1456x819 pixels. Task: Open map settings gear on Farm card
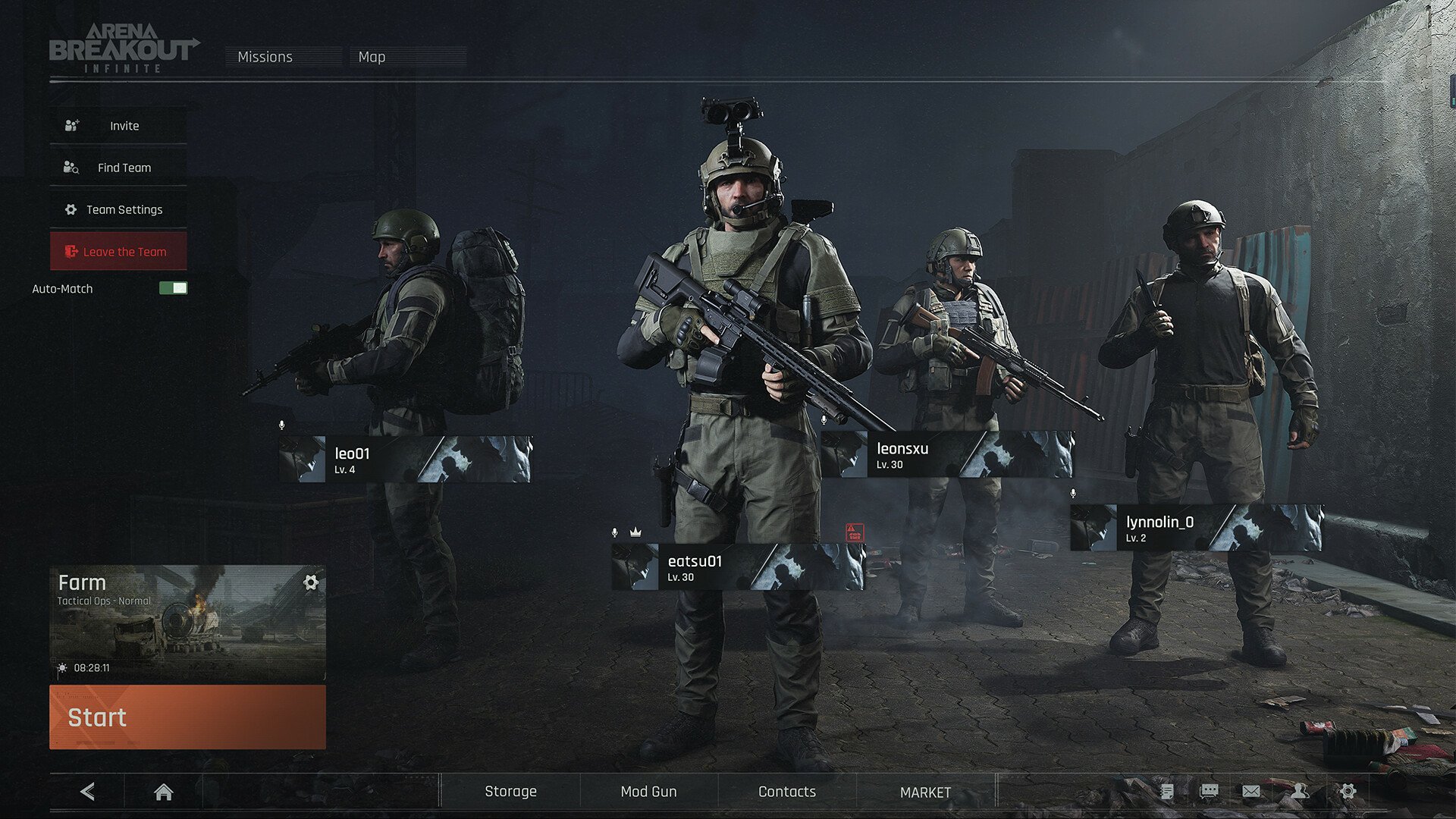tap(311, 582)
